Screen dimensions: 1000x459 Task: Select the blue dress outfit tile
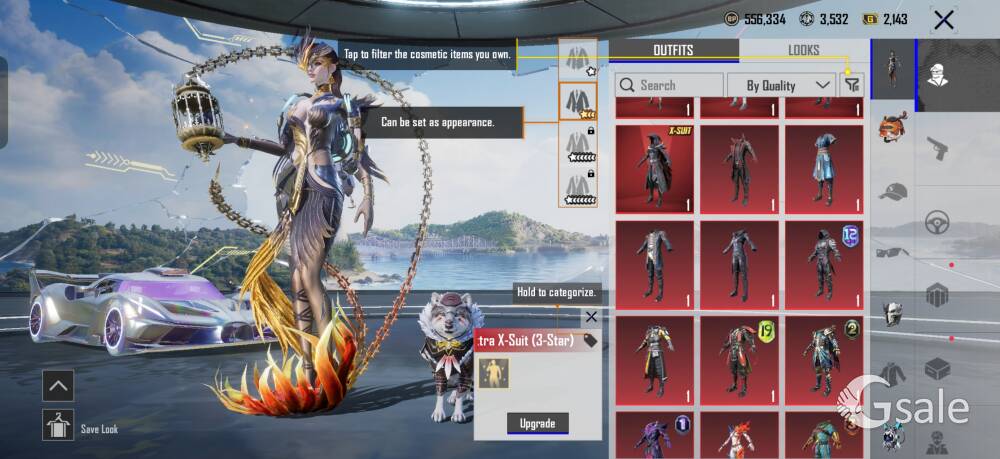coord(823,168)
